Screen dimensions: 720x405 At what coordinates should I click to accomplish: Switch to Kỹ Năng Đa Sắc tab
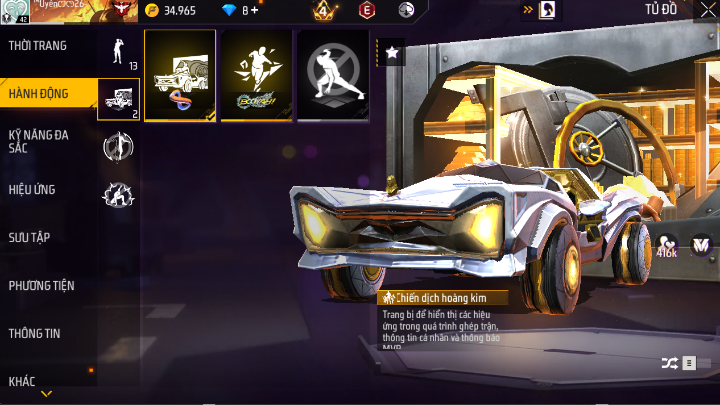(x=40, y=141)
